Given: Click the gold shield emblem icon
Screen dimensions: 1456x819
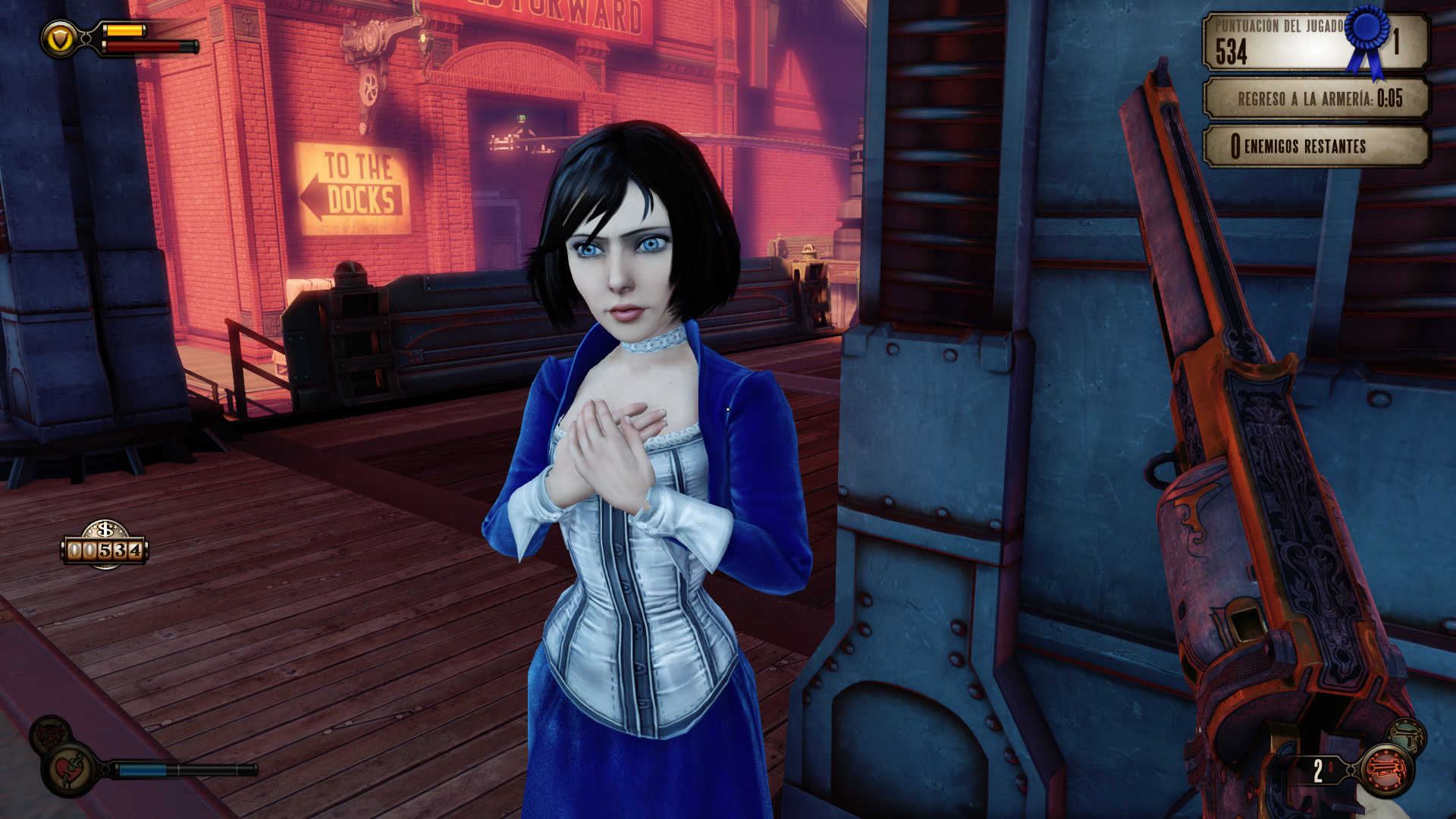Looking at the screenshot, I should [60, 38].
